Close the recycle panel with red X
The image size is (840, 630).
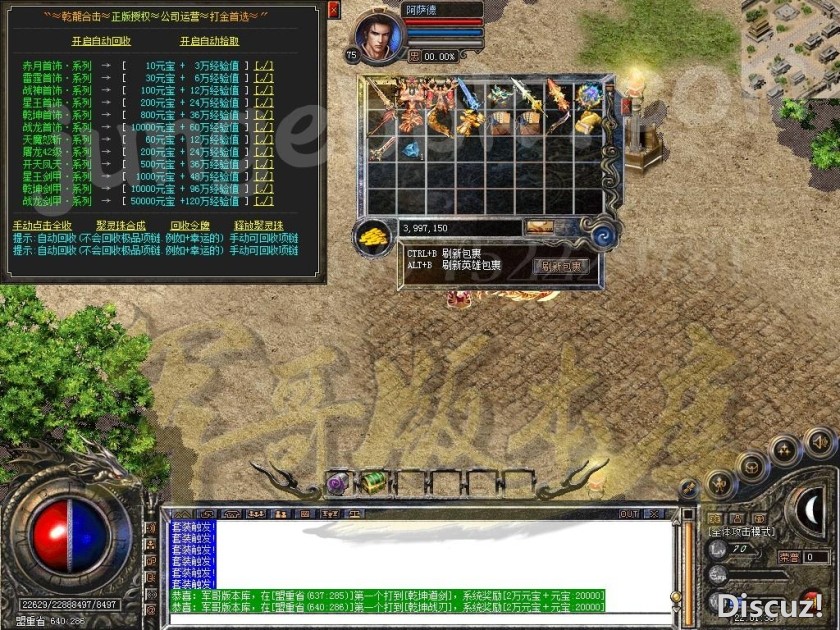pos(333,9)
